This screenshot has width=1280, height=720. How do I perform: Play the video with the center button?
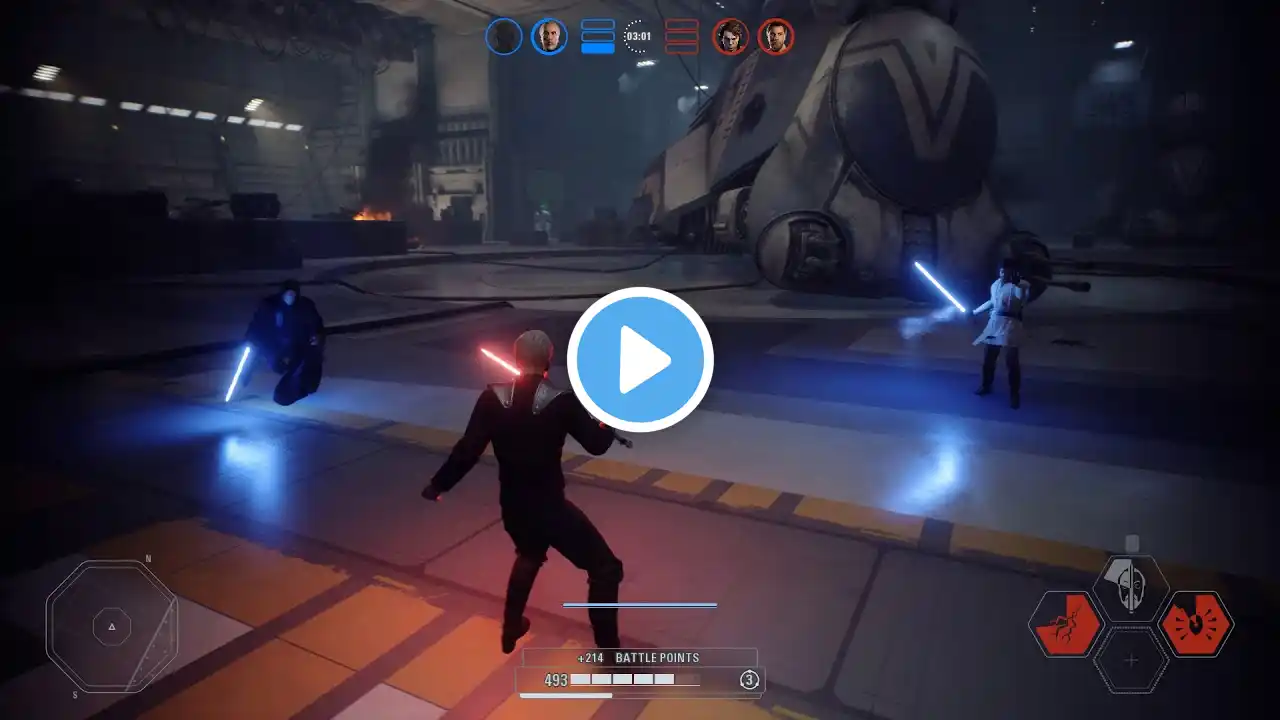point(640,360)
